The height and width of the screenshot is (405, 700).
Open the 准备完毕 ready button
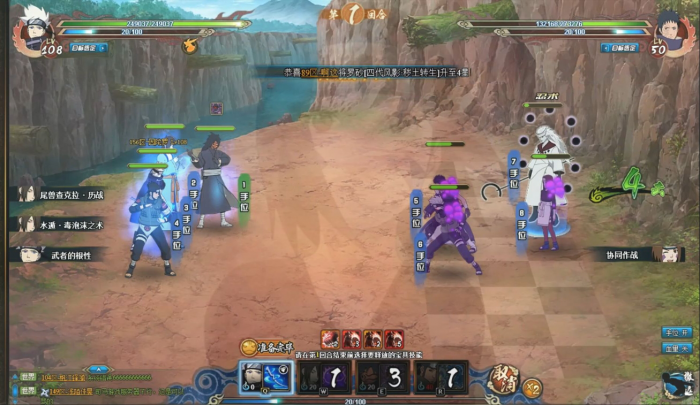point(270,346)
